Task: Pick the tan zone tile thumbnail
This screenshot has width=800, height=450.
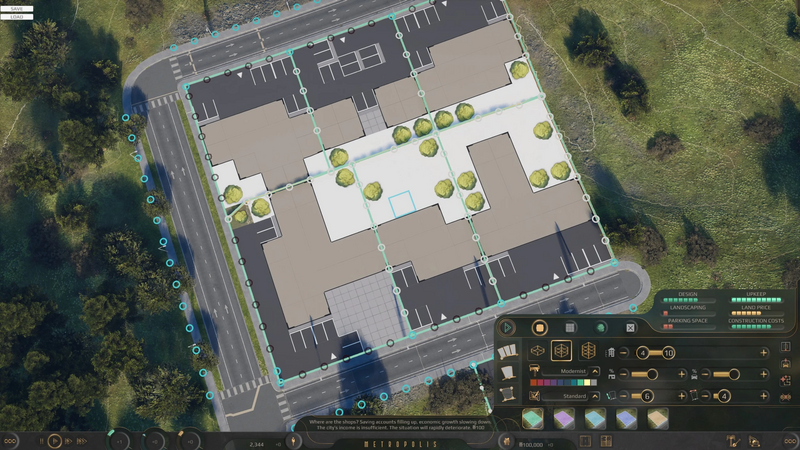Action: [x=657, y=419]
